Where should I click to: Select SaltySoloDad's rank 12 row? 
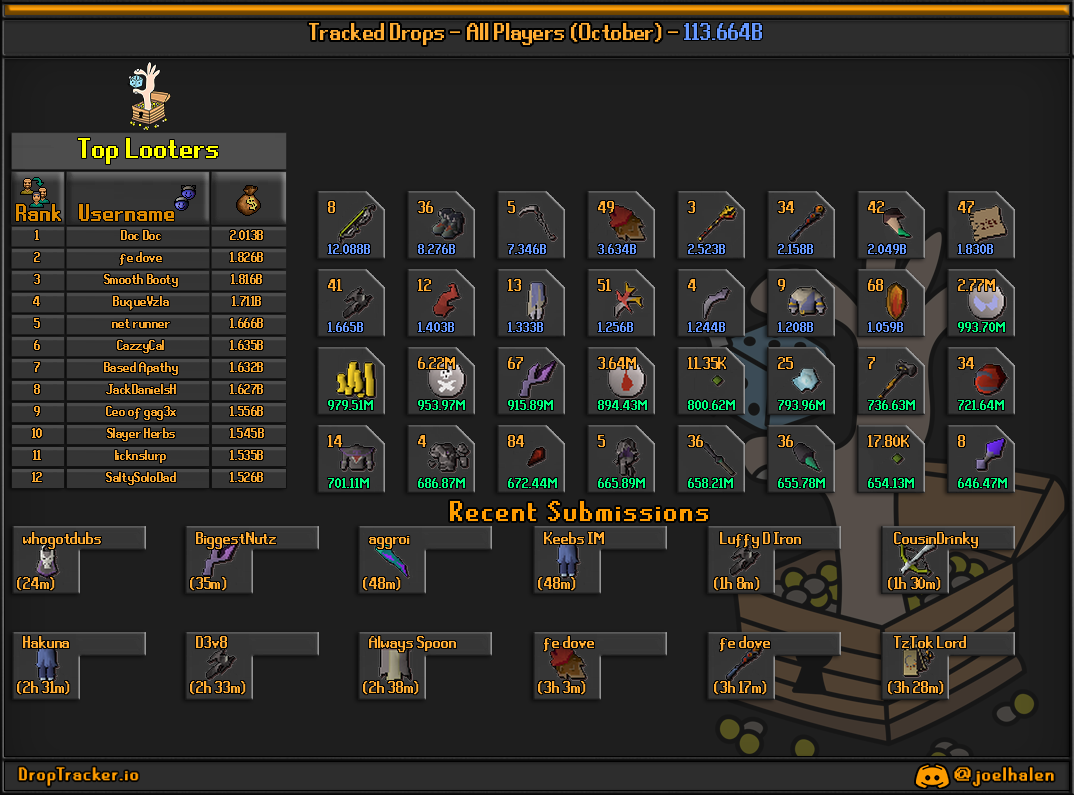click(140, 478)
